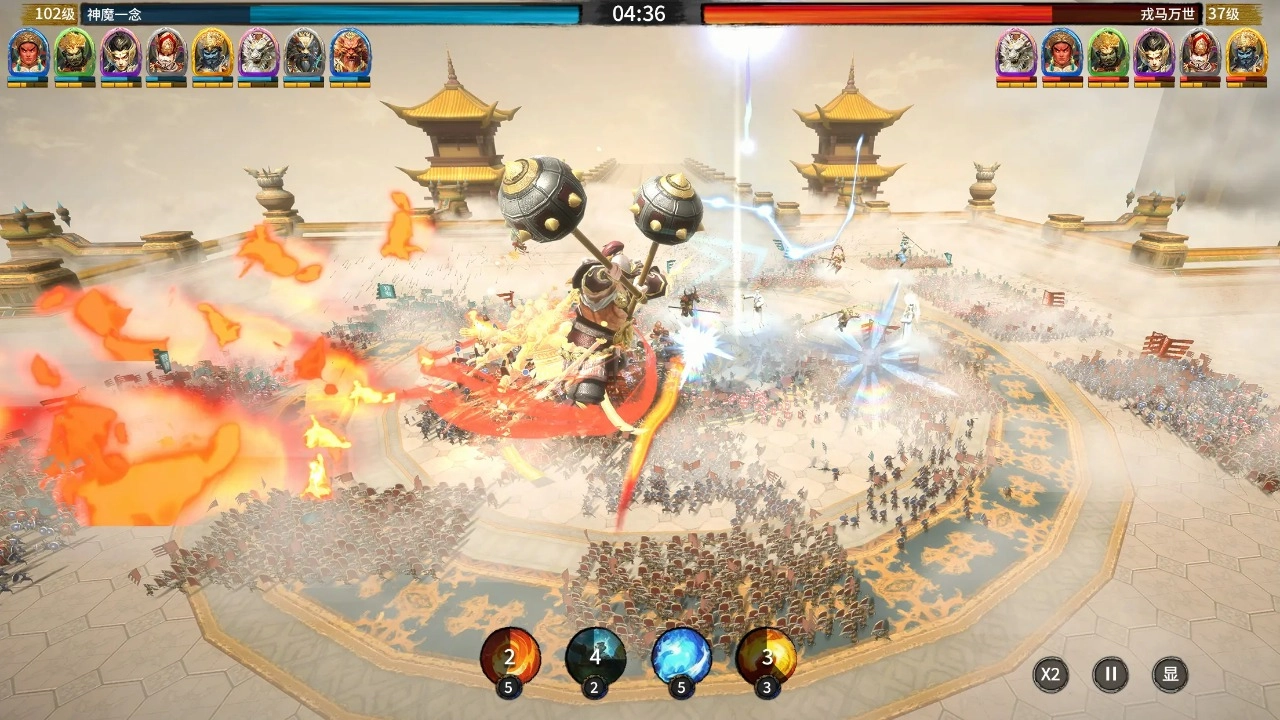Viewport: 1280px width, 720px height.
Task: Inspect 戎马万世's white dragon portrait
Action: pyautogui.click(x=1016, y=52)
